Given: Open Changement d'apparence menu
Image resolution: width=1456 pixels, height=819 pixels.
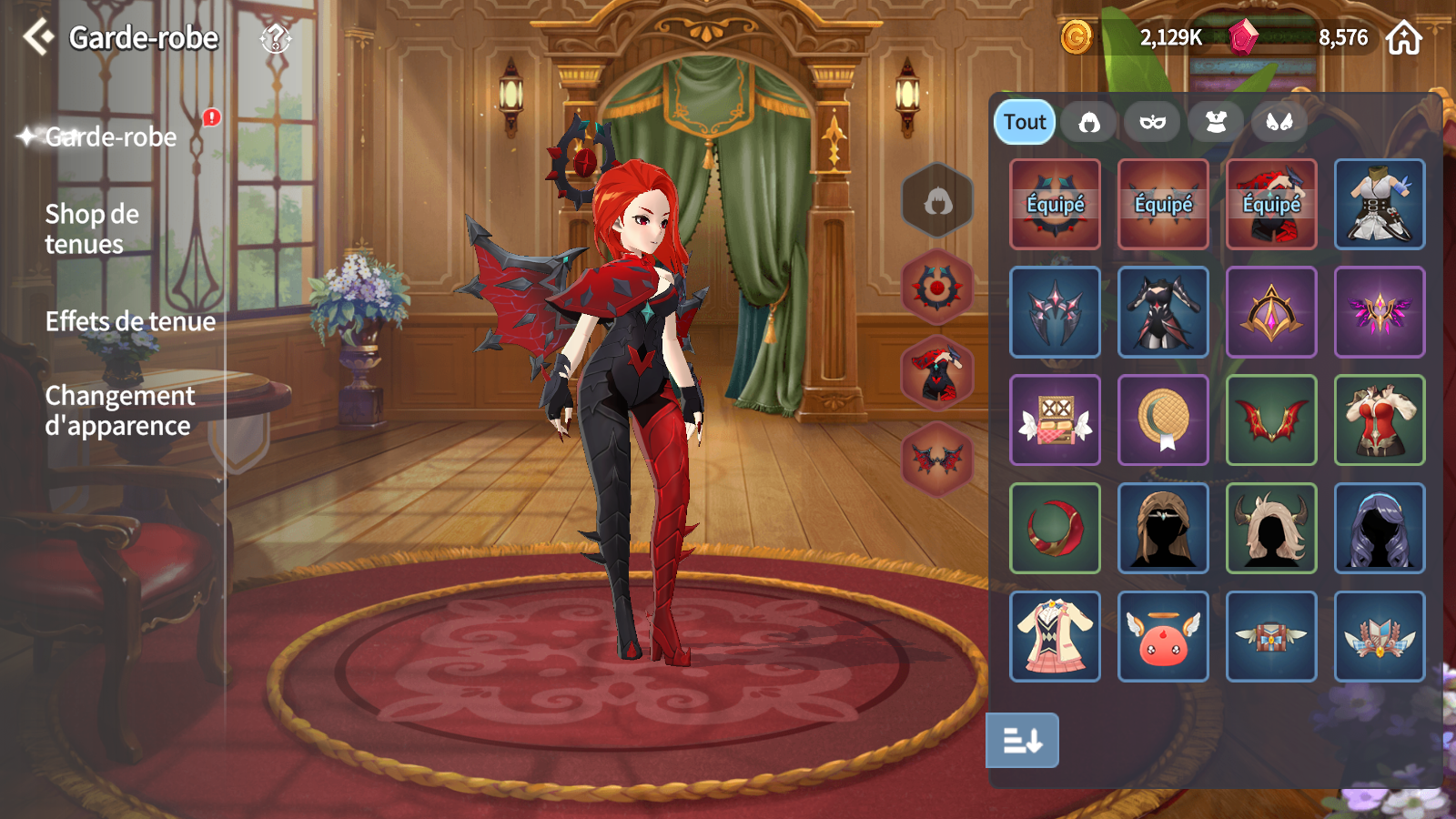Looking at the screenshot, I should pyautogui.click(x=119, y=410).
